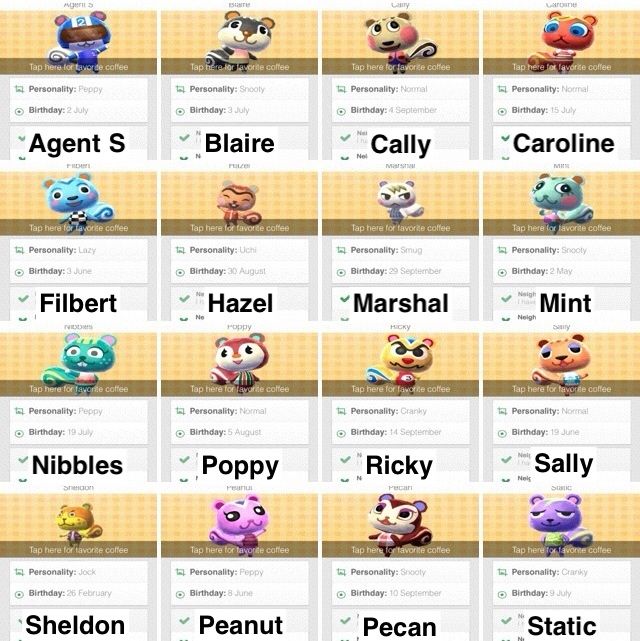This screenshot has height=641, width=640.
Task: Reveal Cally's favorite coffee
Action: point(400,67)
